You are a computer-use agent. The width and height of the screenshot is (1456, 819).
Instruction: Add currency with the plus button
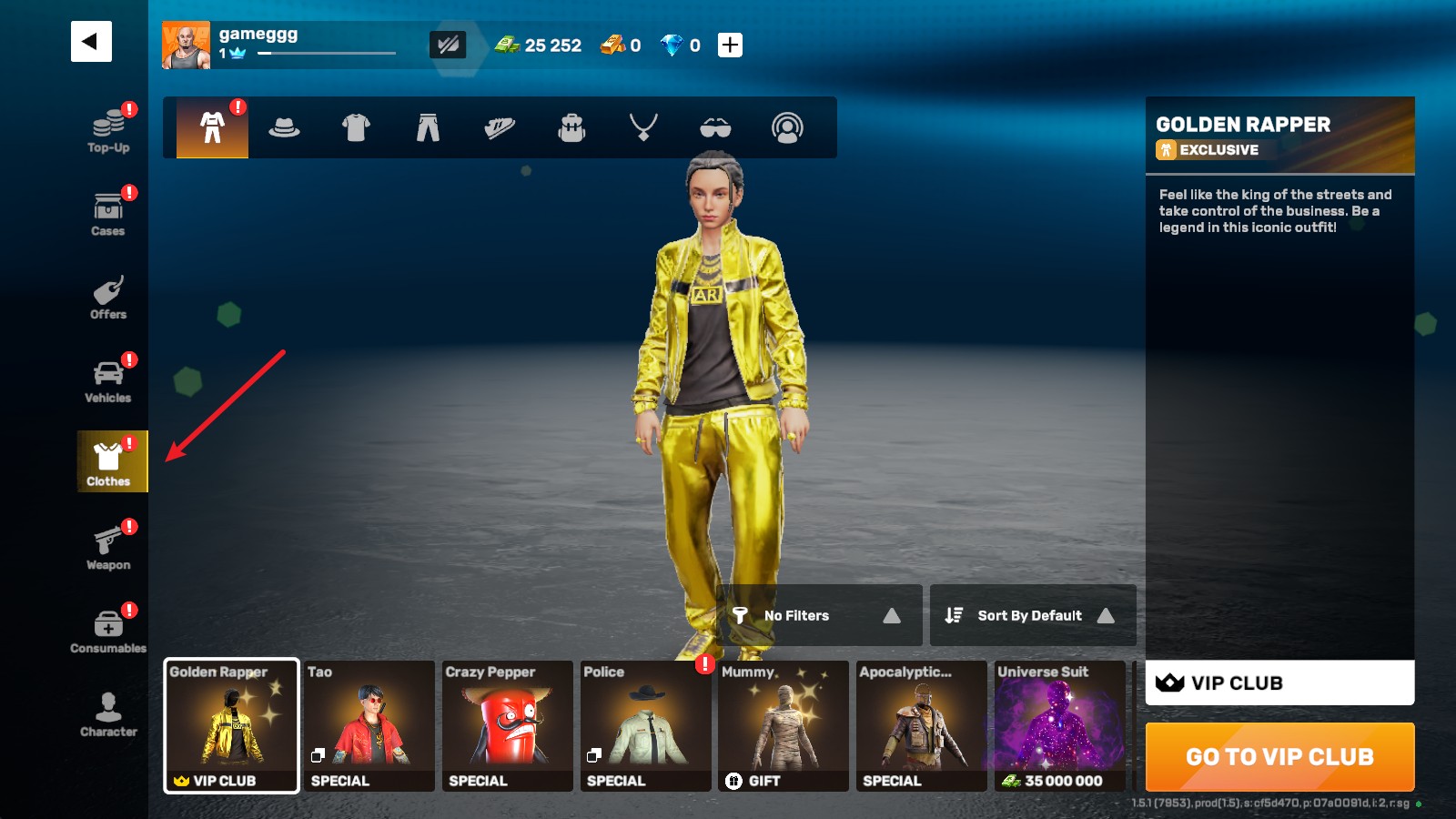[730, 45]
